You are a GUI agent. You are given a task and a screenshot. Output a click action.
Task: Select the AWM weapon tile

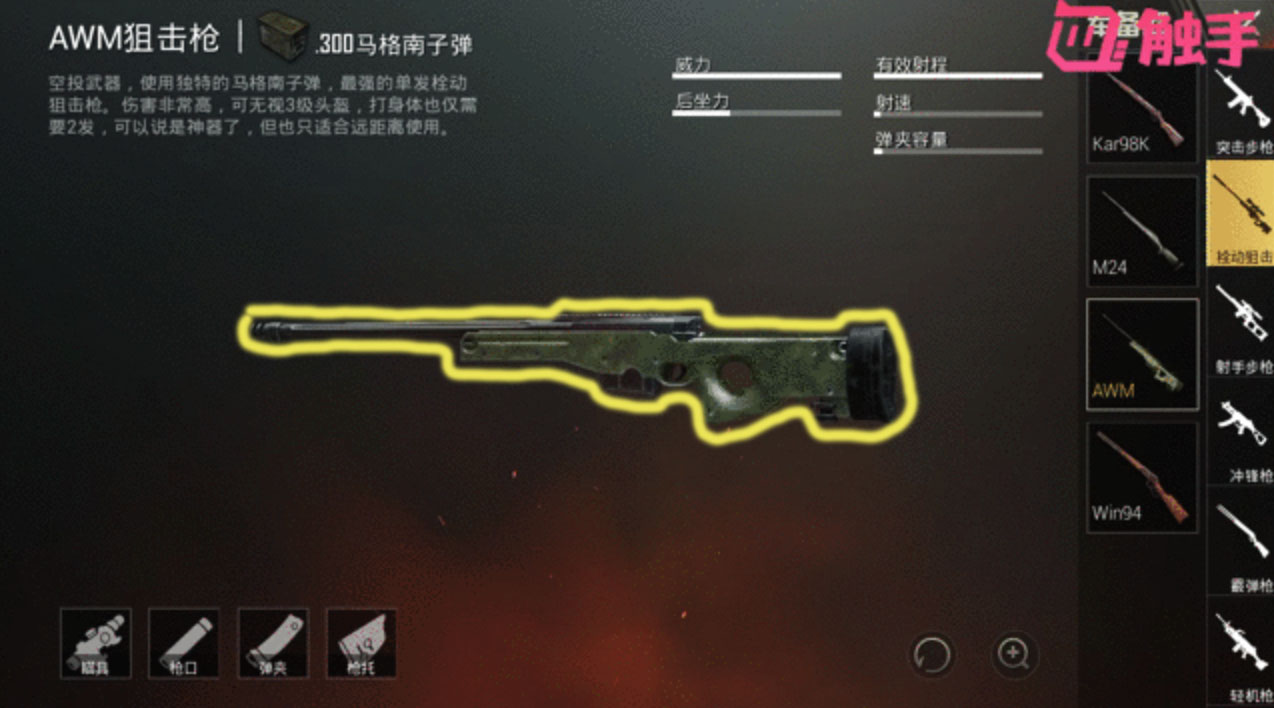pyautogui.click(x=1141, y=354)
